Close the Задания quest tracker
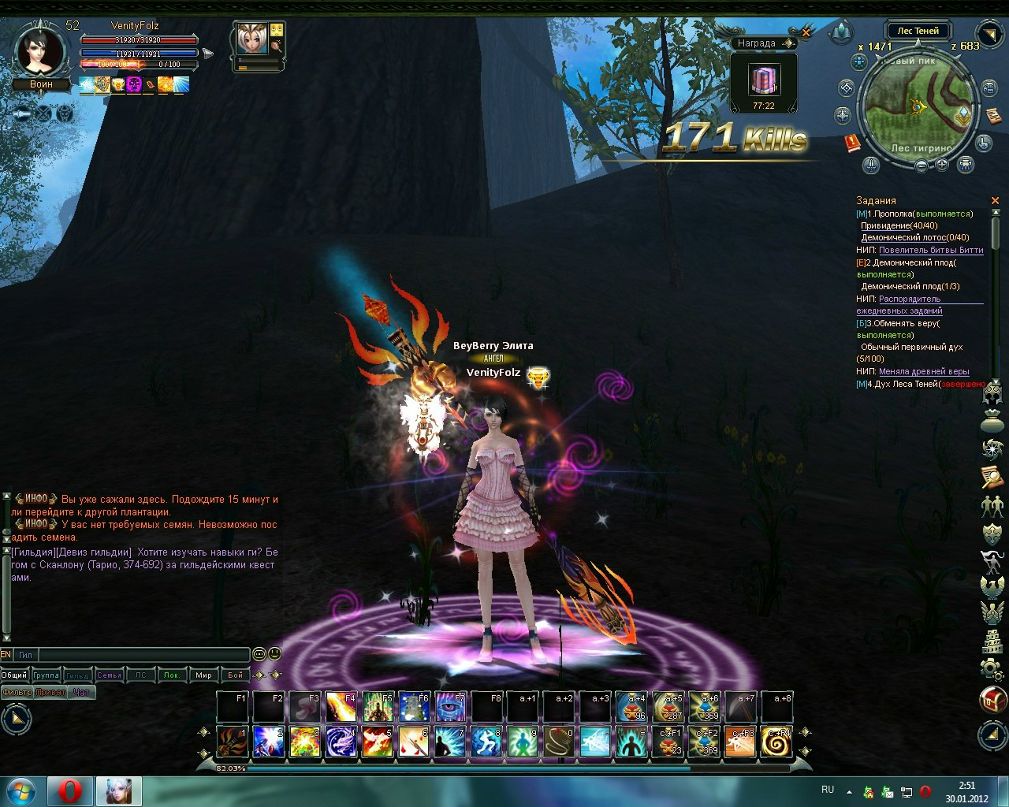This screenshot has height=807, width=1009. pyautogui.click(x=994, y=201)
